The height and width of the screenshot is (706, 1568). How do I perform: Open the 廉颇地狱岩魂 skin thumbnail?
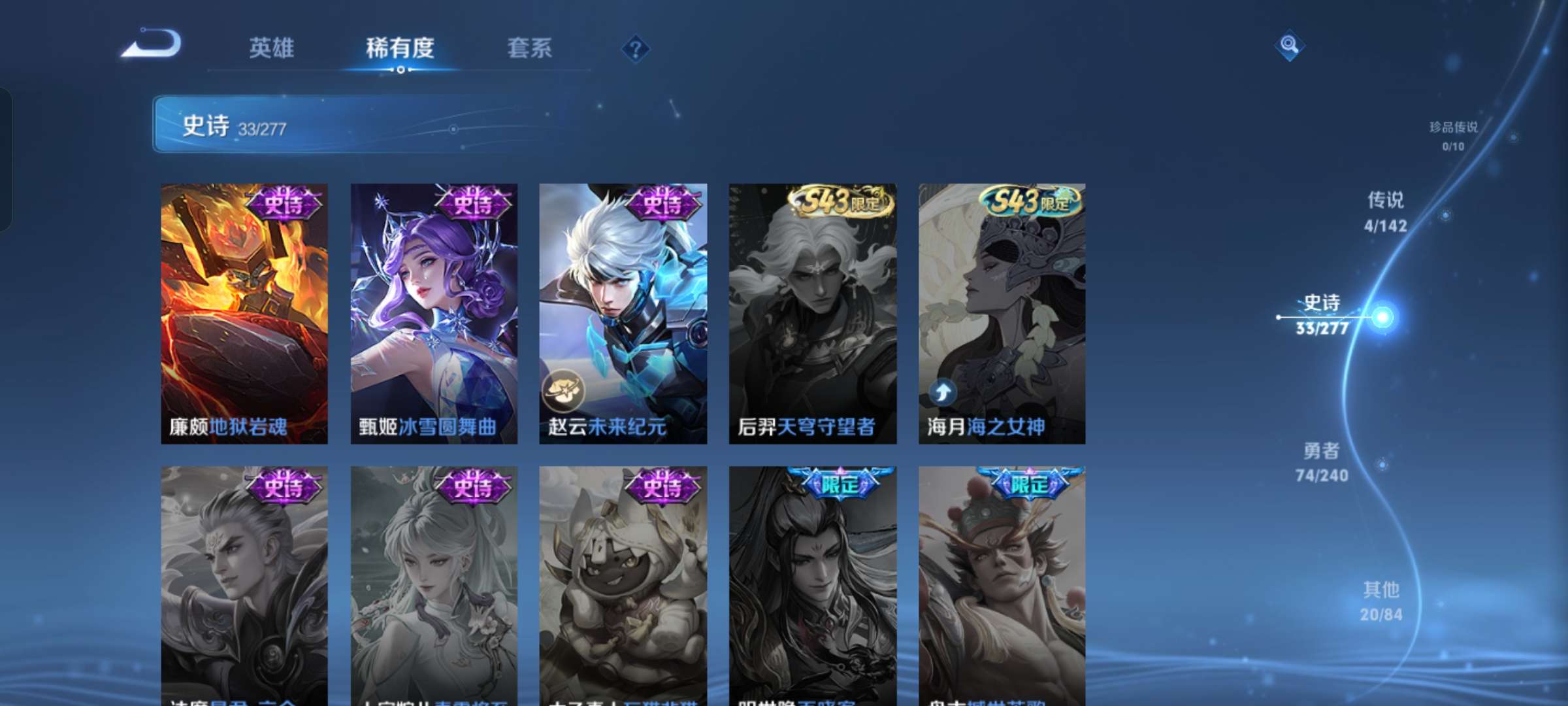(x=243, y=314)
